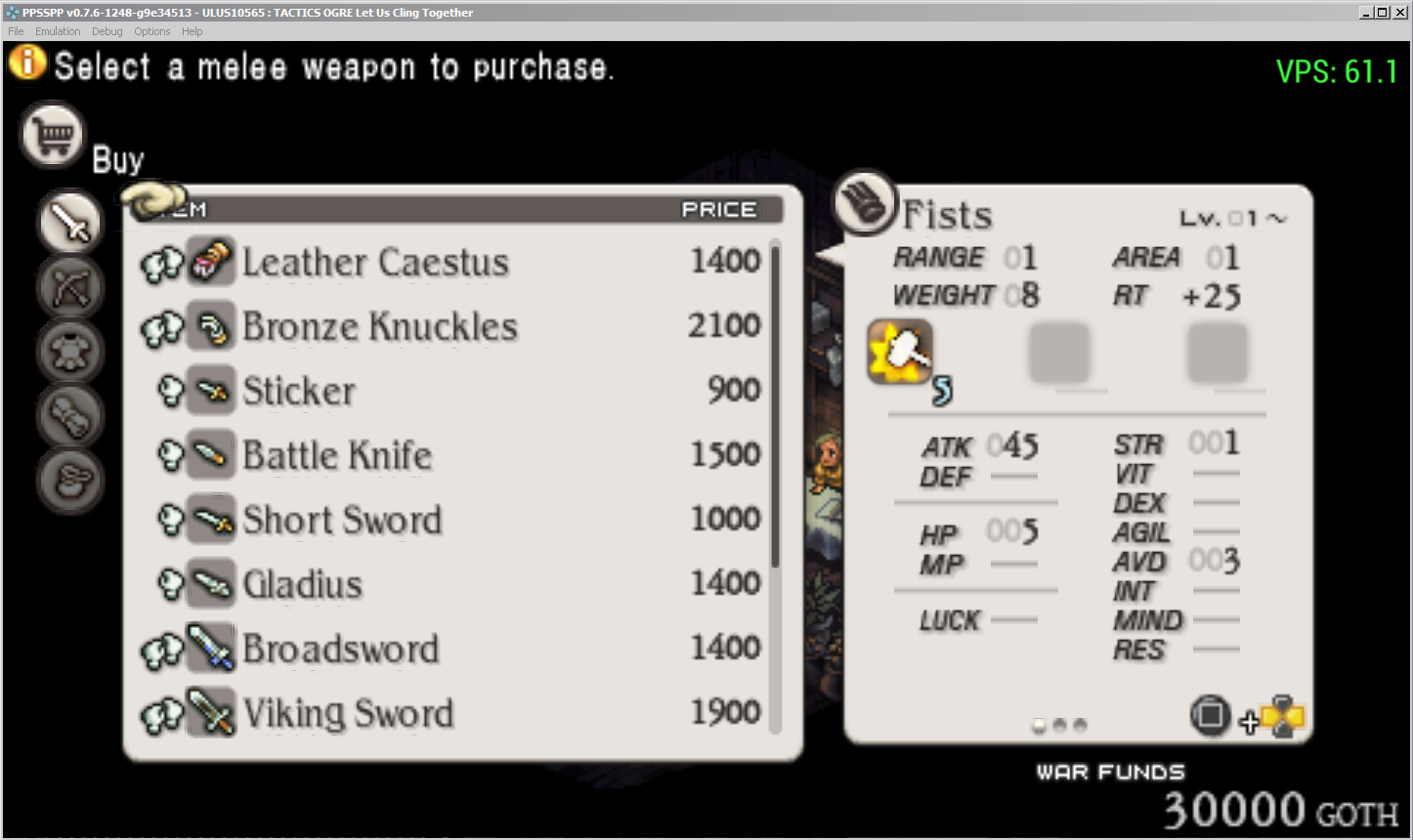This screenshot has height=840, width=1413.
Task: Open the scroll-shaped item category
Action: coord(70,415)
